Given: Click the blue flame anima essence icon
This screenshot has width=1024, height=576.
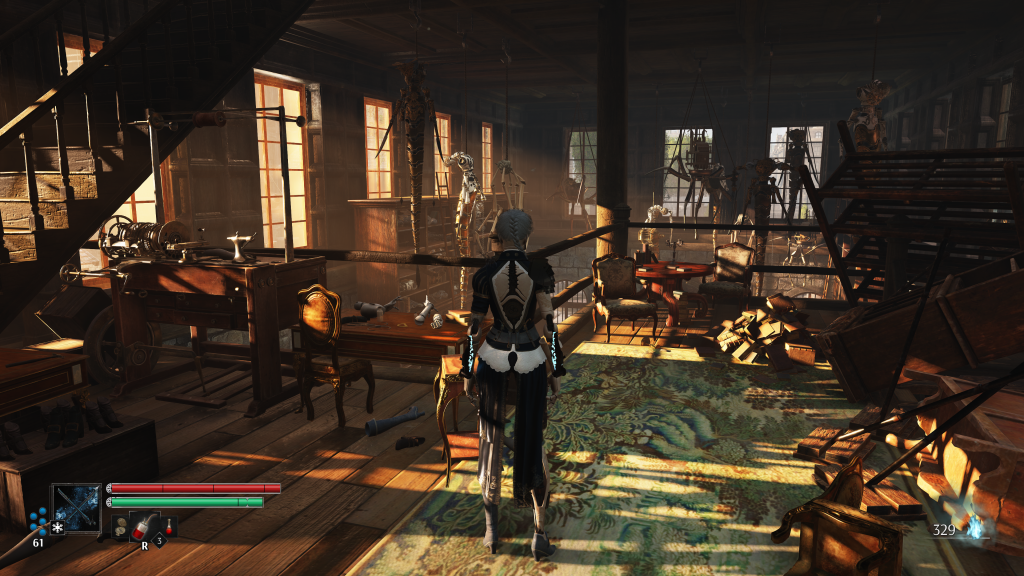Looking at the screenshot, I should coord(976,527).
